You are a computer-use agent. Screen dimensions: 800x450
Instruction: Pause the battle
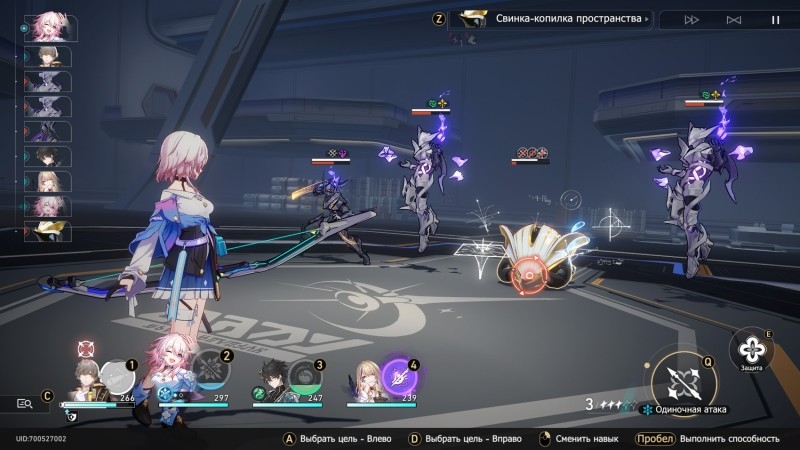(x=775, y=19)
